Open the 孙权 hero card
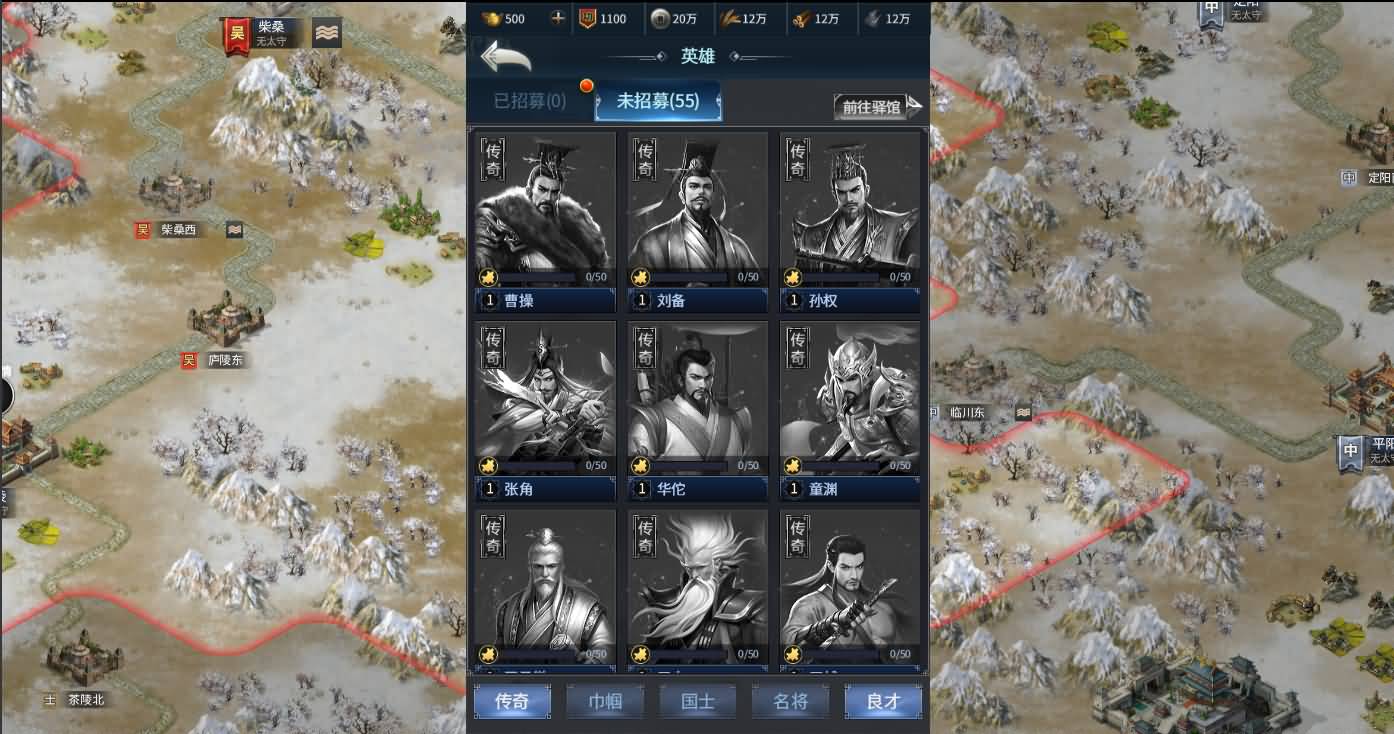Viewport: 1394px width, 734px height. point(849,222)
